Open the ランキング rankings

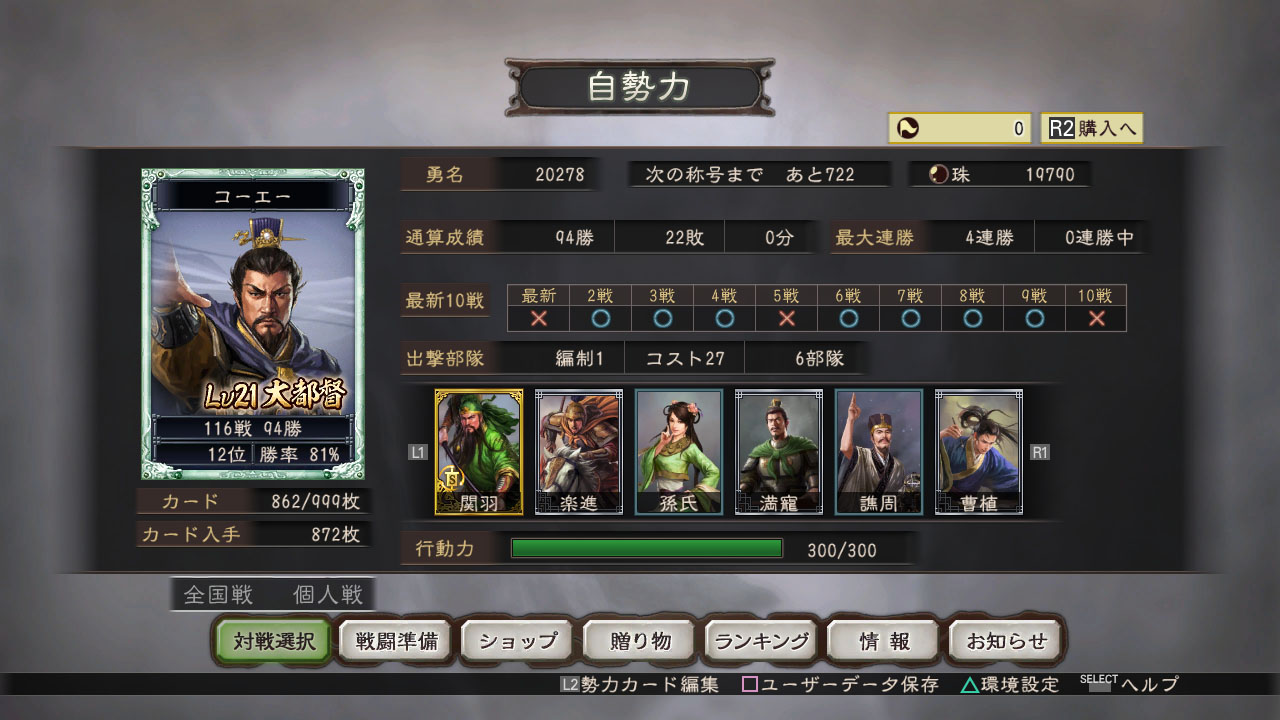(x=761, y=641)
